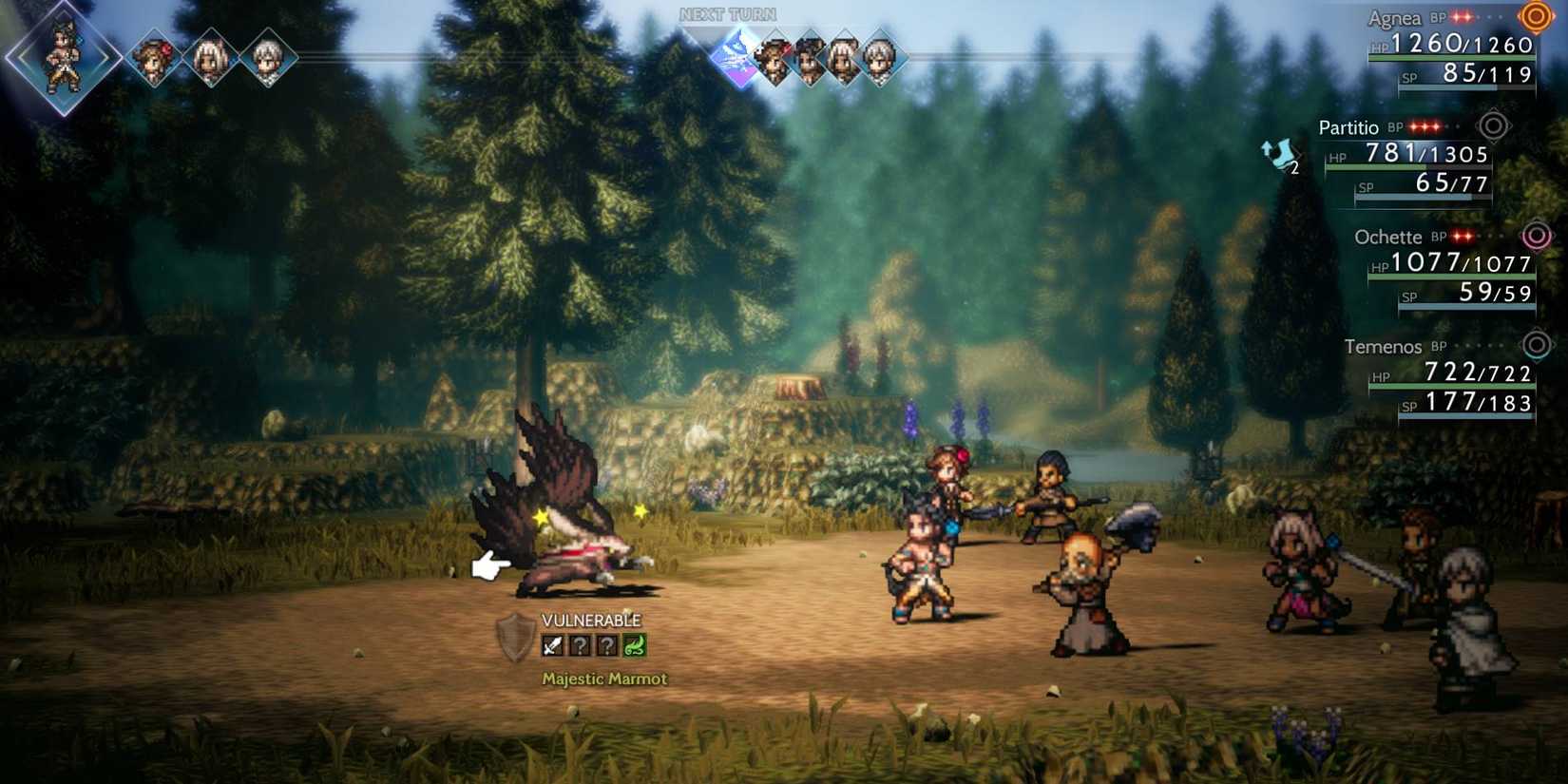
Task: Select the Temenos name label on the right panel
Action: 1386,347
